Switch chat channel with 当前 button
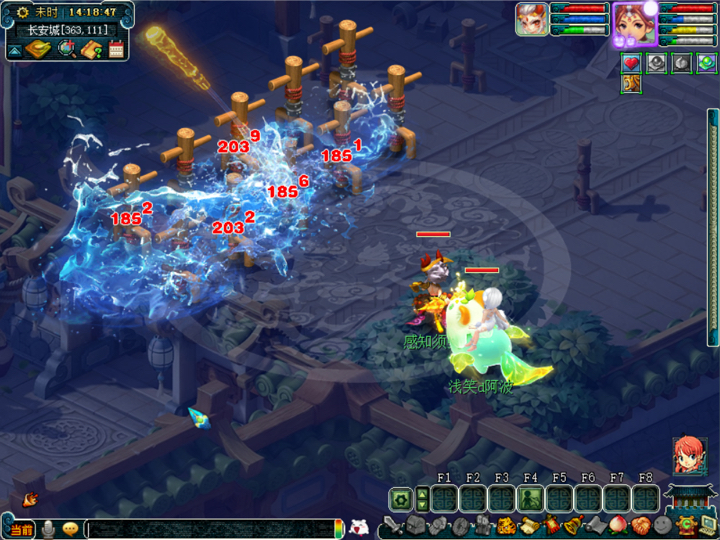The image size is (720, 540). [x=20, y=528]
